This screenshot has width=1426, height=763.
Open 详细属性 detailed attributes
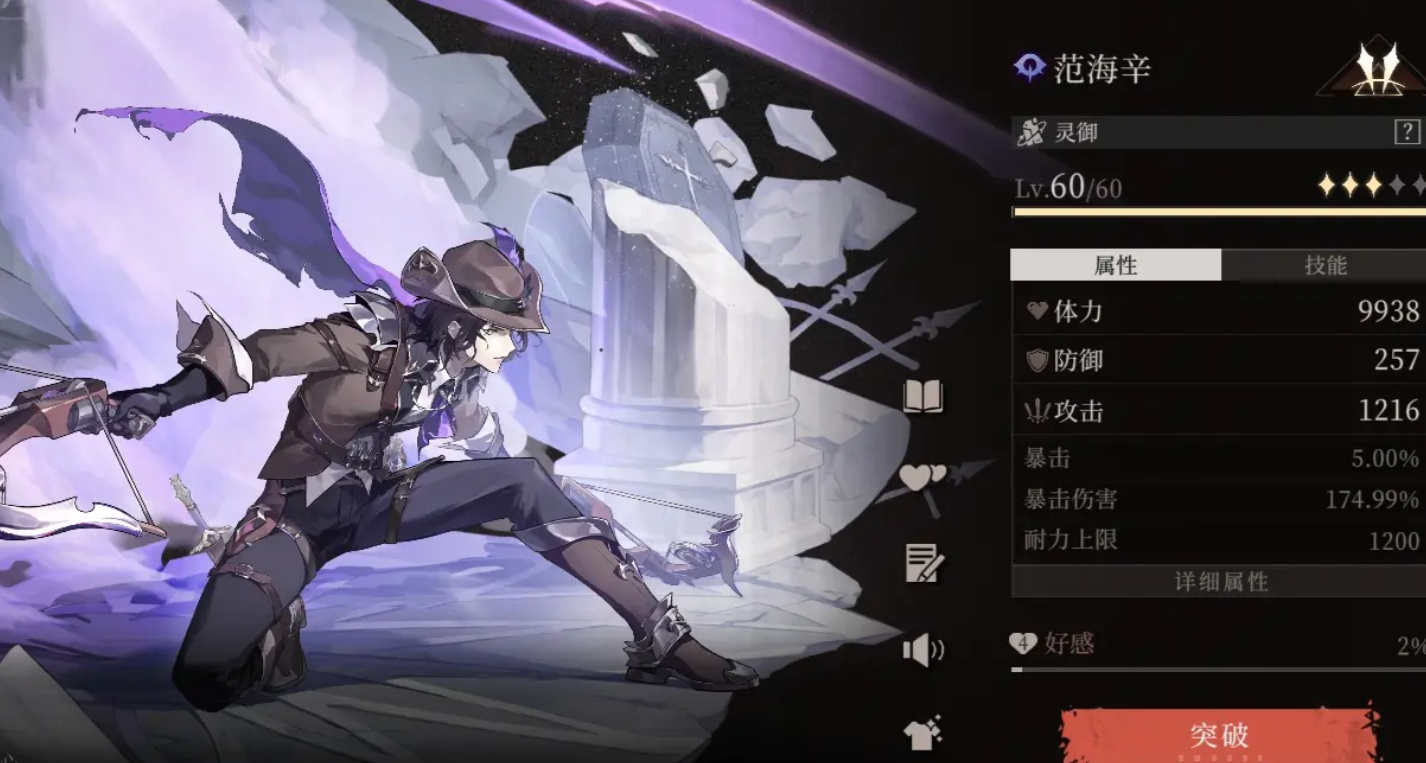pyautogui.click(x=1219, y=582)
